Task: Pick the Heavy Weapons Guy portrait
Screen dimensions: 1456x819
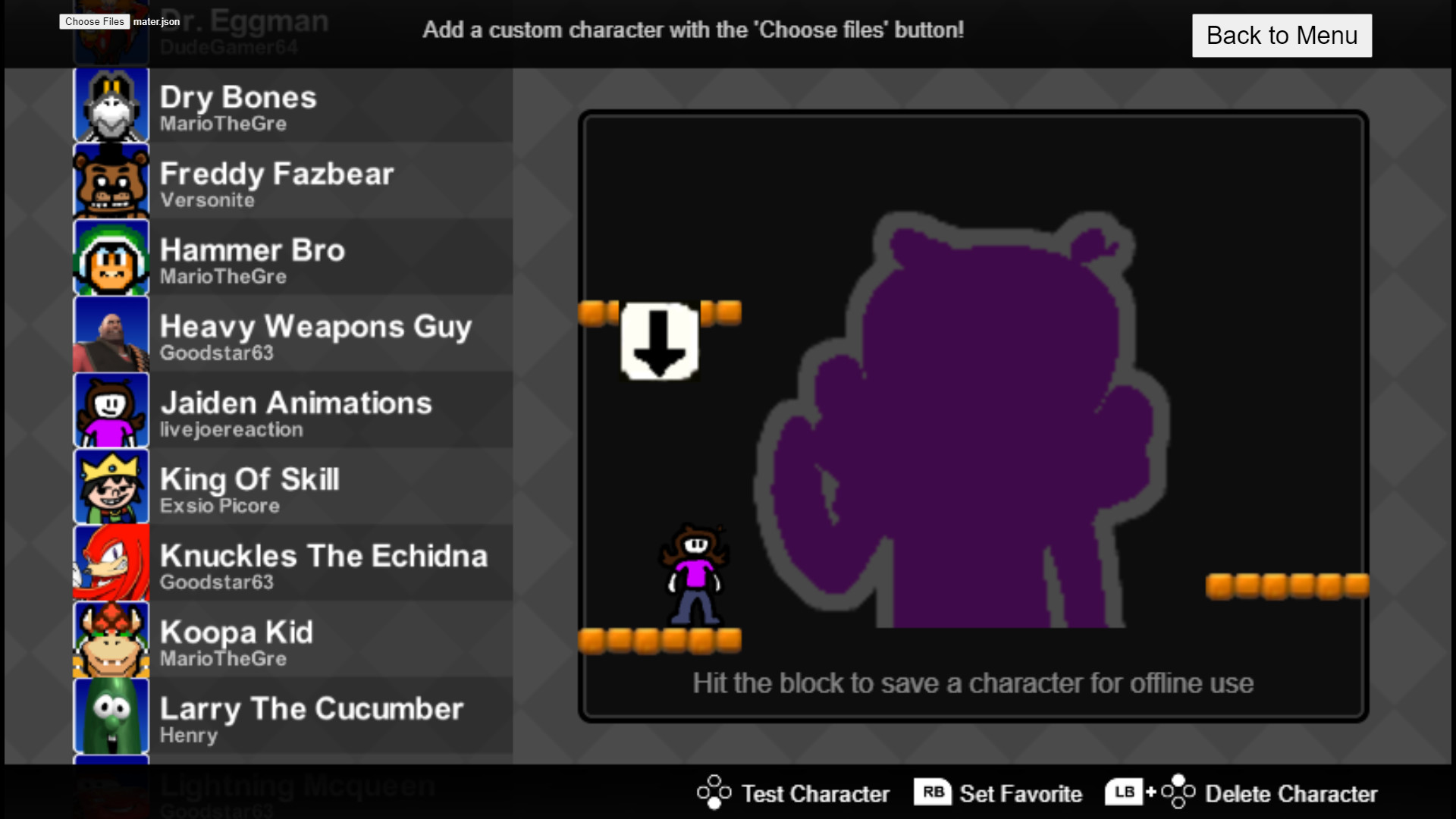Action: 111,334
